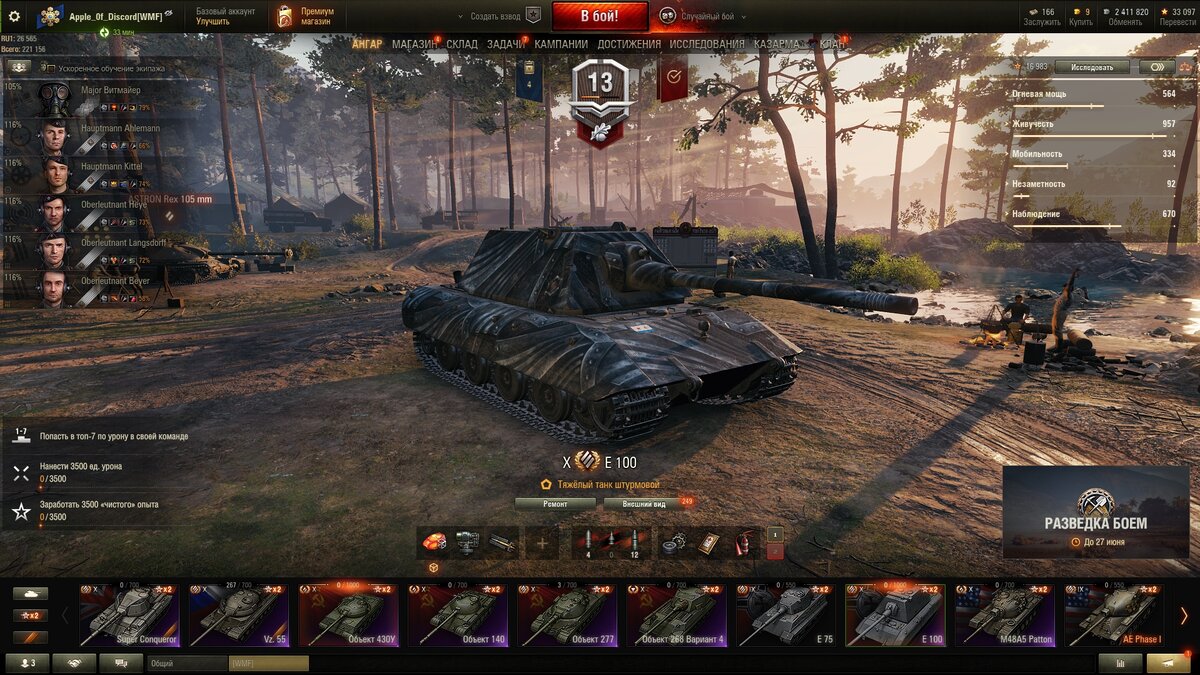Open the Разведка боем event banner
This screenshot has width=1200, height=675.
point(1096,512)
